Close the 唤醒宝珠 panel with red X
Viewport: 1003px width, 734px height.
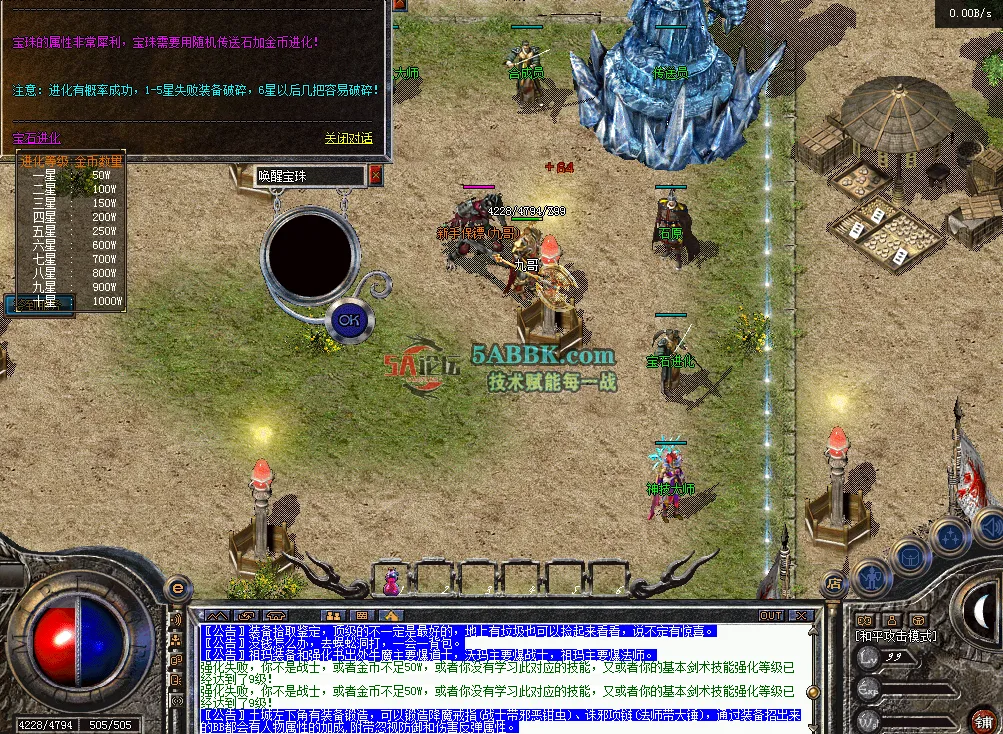point(376,176)
